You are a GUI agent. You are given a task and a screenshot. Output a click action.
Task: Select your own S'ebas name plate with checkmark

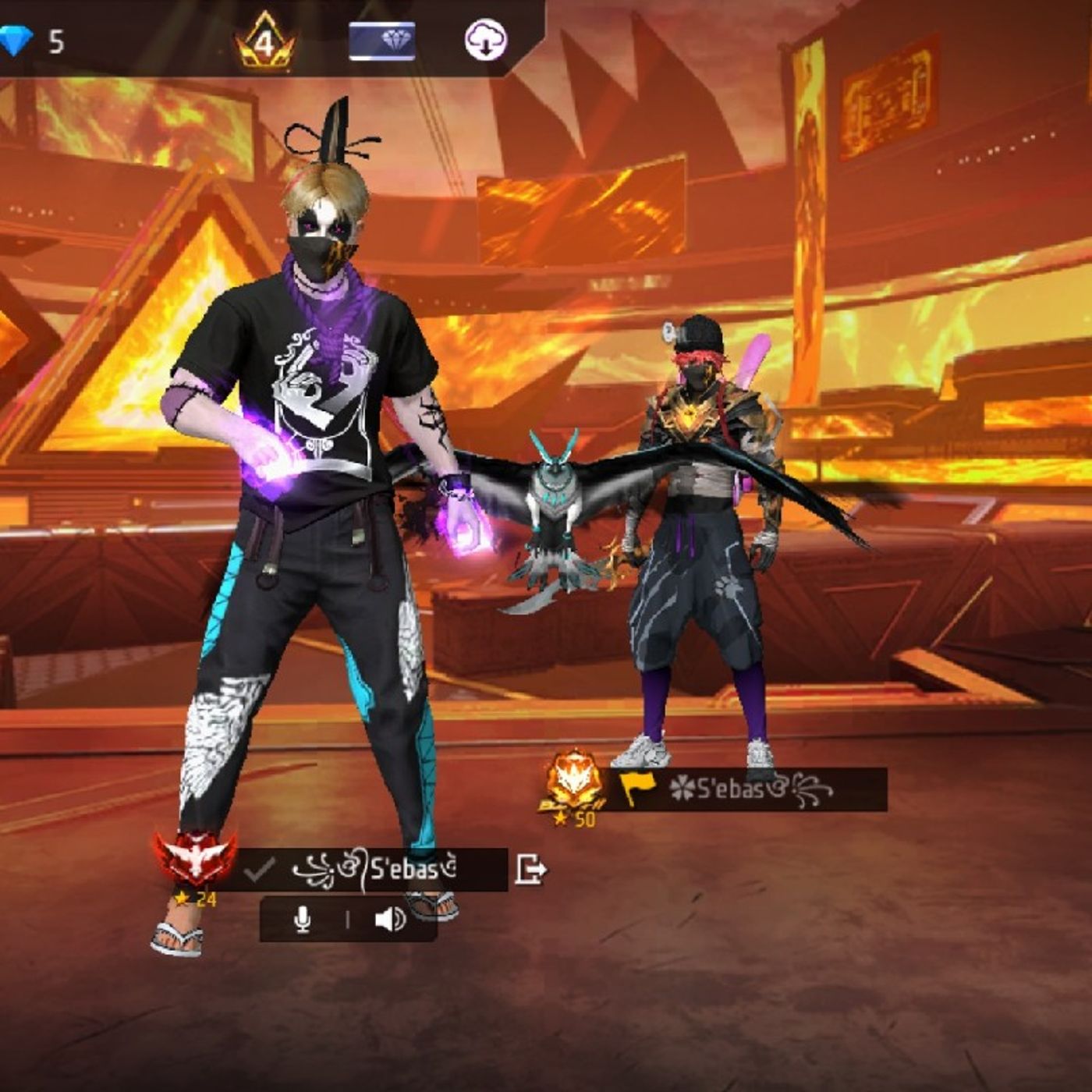[374, 869]
